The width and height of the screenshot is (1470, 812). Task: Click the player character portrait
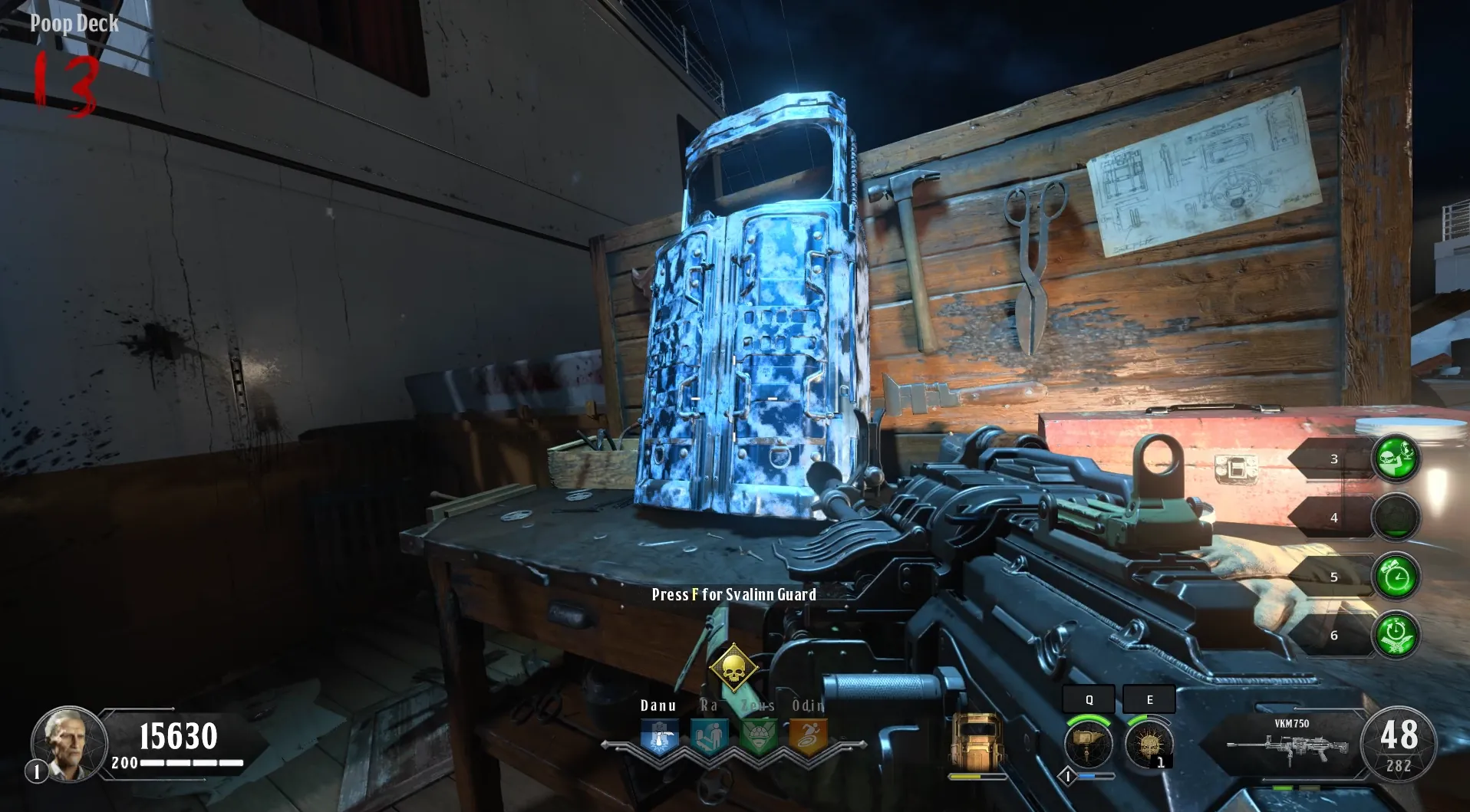[68, 742]
